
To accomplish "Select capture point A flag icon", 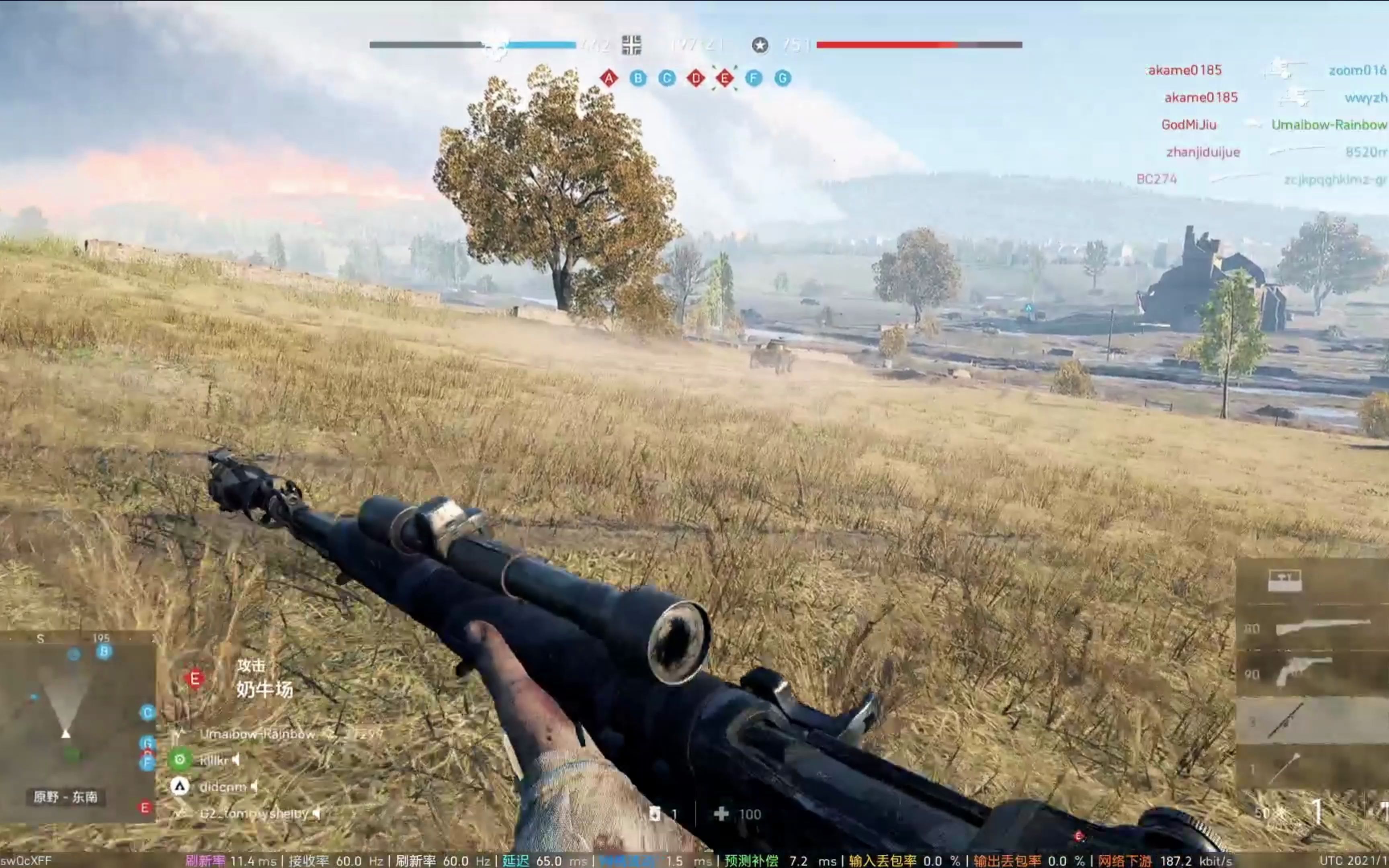I will (609, 78).
